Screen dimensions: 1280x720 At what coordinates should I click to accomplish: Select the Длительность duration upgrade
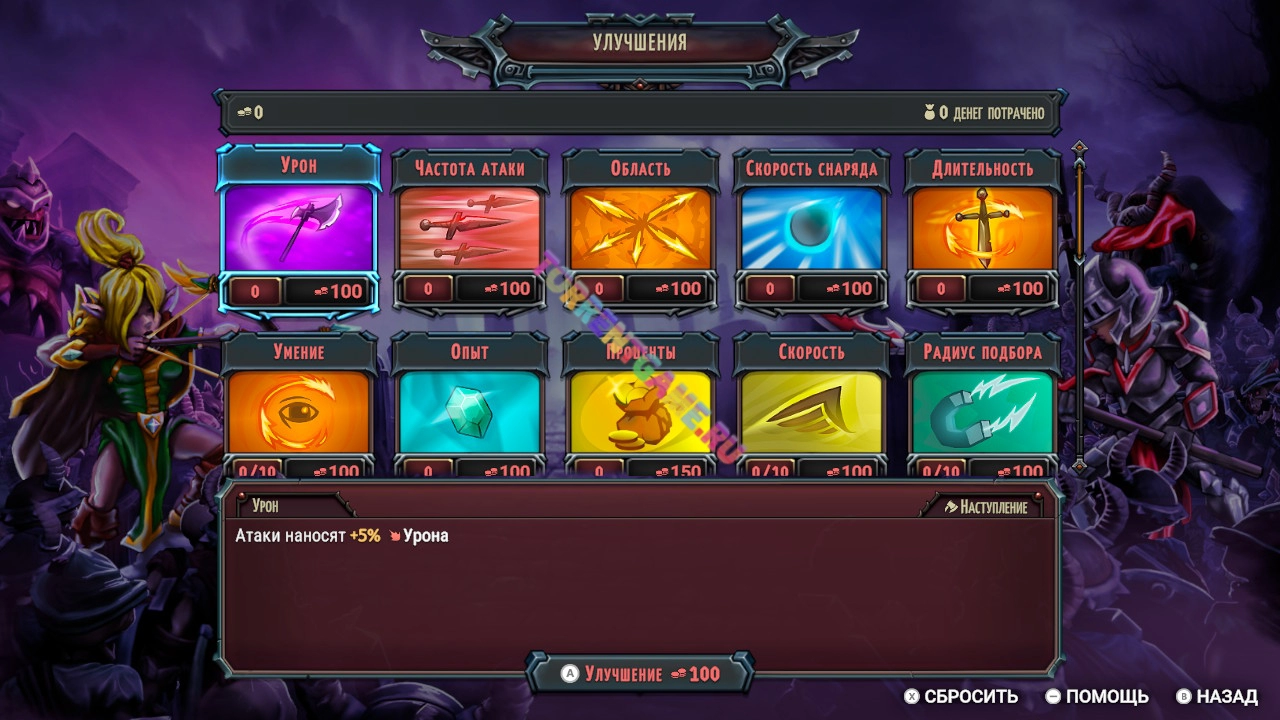pos(982,228)
